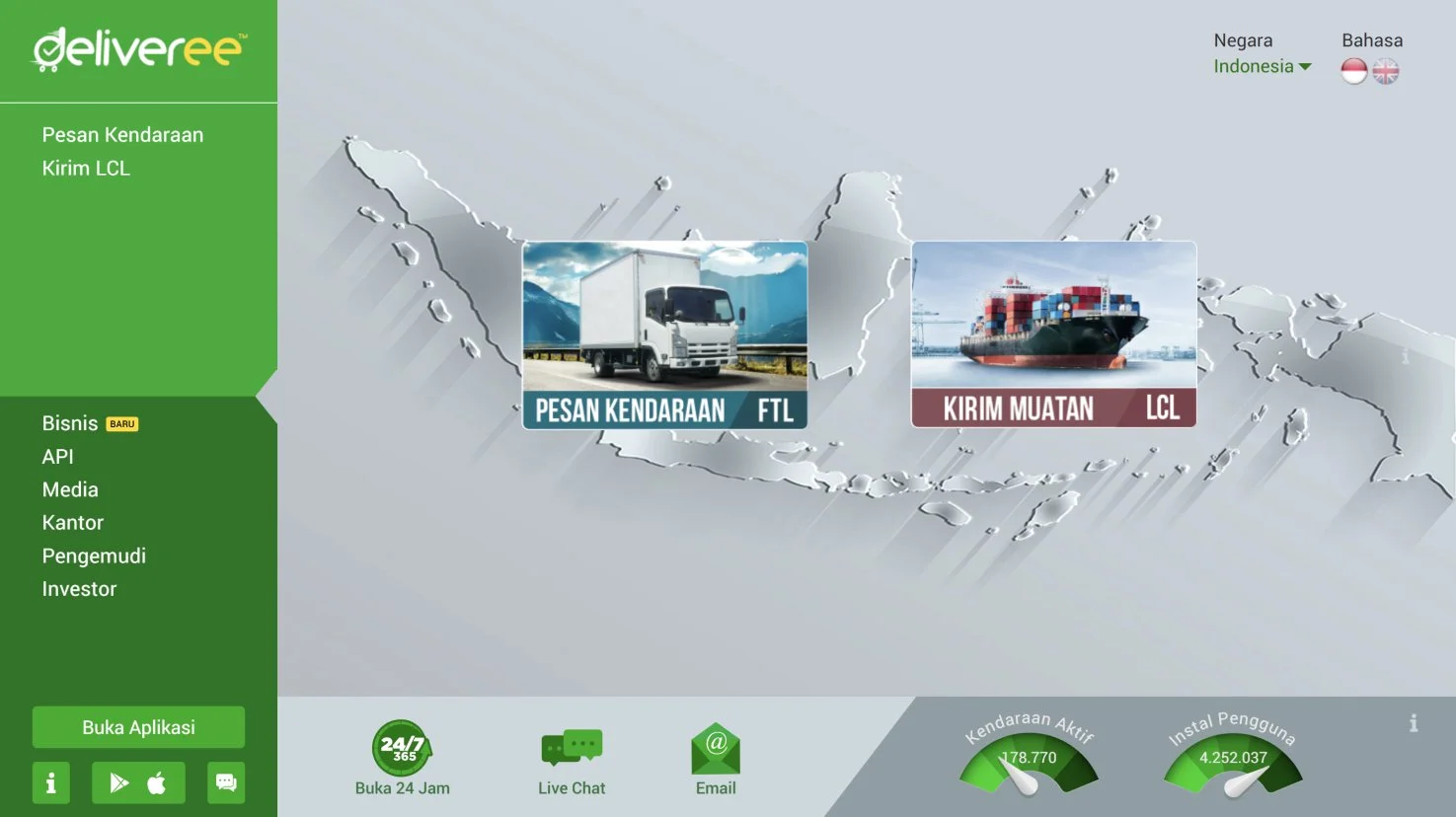
Task: Open the app store download button
Action: pyautogui.click(x=138, y=783)
